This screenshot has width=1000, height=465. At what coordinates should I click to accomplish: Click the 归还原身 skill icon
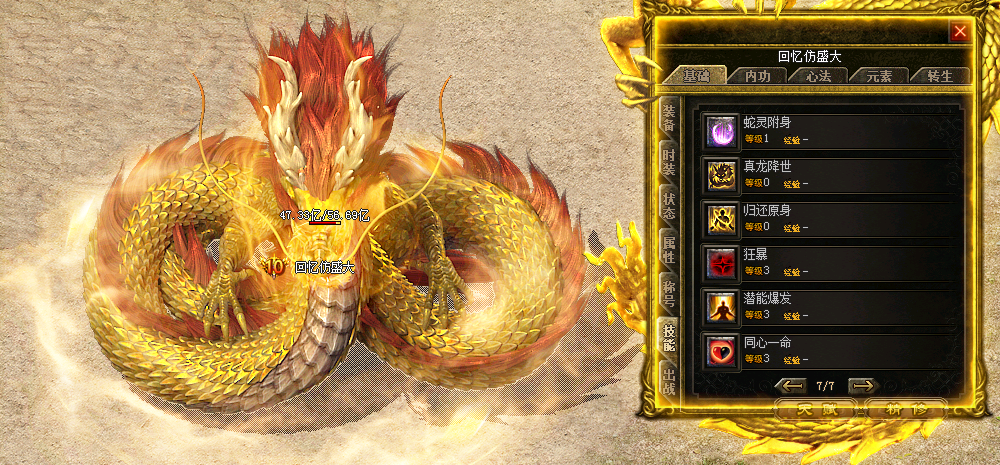[x=719, y=218]
